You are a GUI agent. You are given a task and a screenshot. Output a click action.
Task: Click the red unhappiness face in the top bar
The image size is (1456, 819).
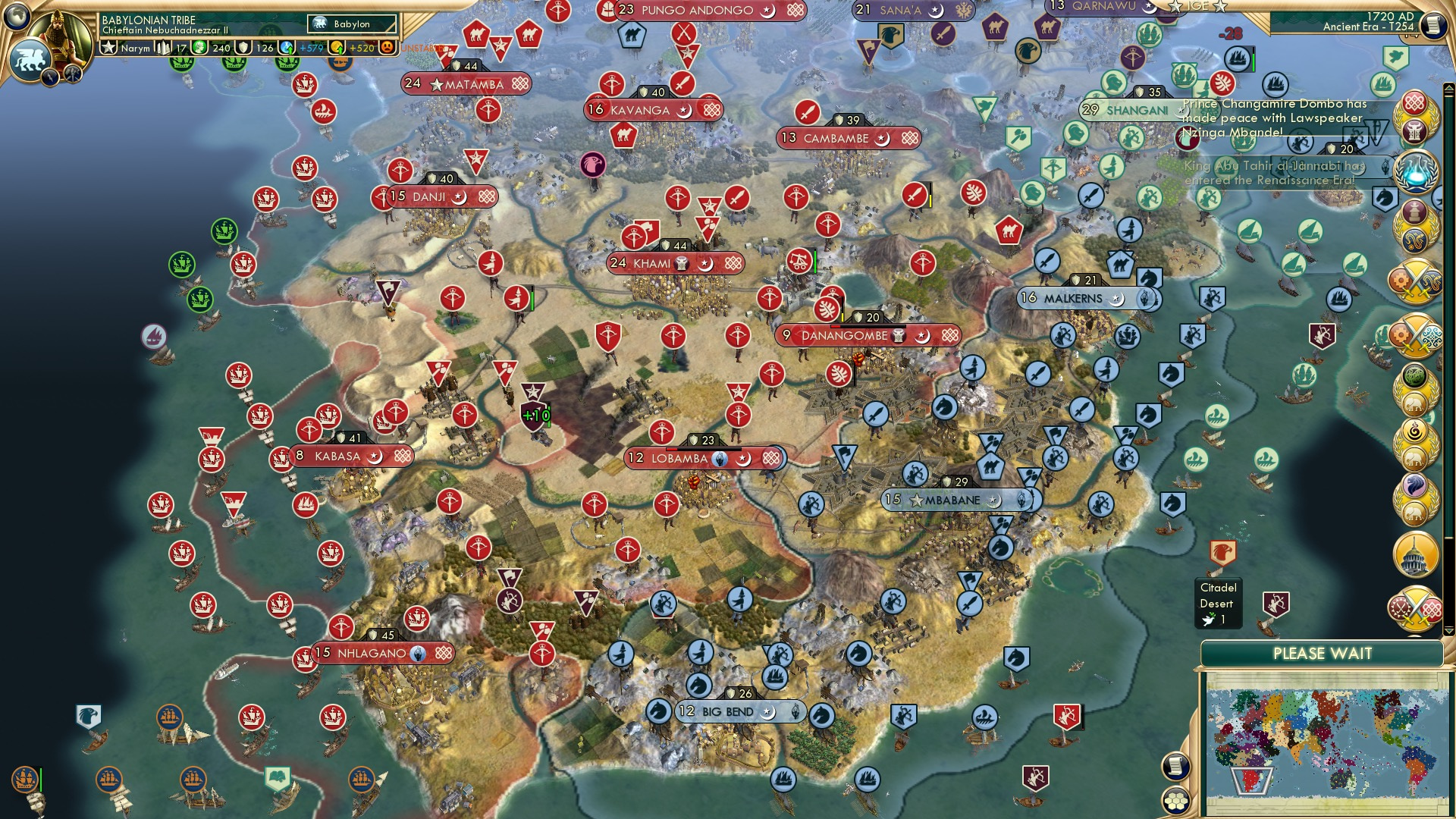click(x=386, y=48)
